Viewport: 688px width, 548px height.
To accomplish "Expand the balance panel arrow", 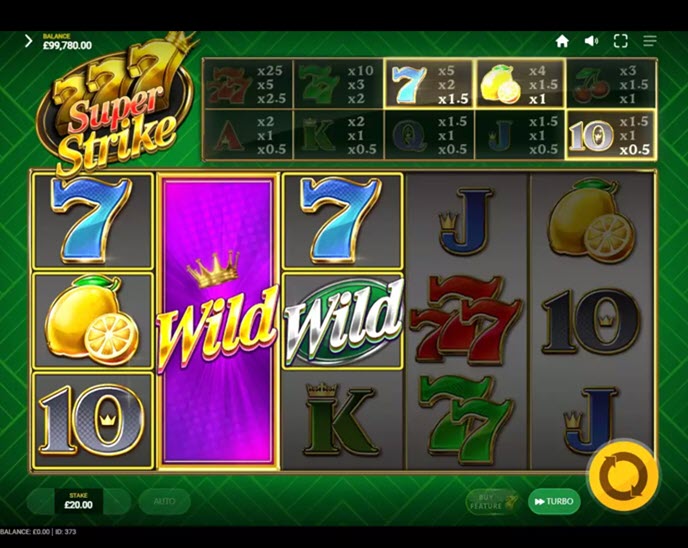I will pos(28,41).
